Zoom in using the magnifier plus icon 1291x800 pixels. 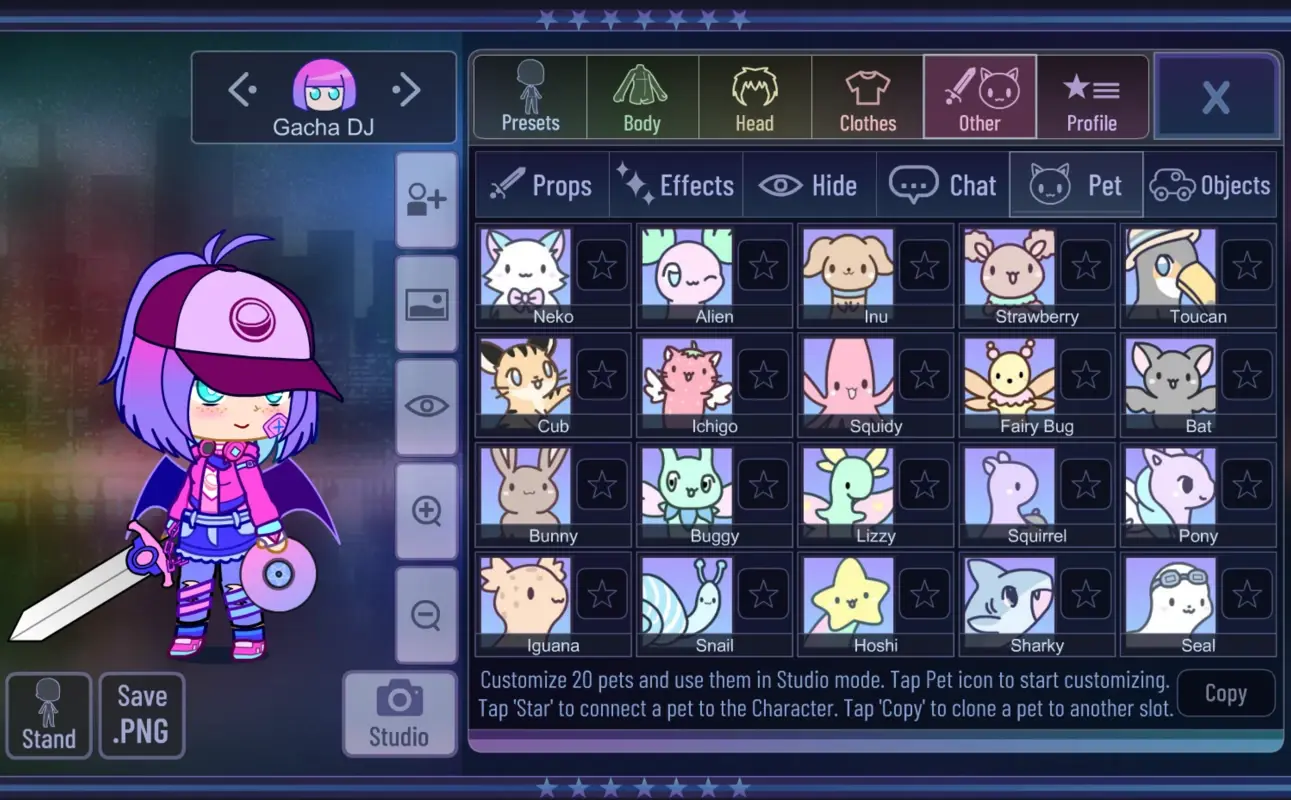427,511
